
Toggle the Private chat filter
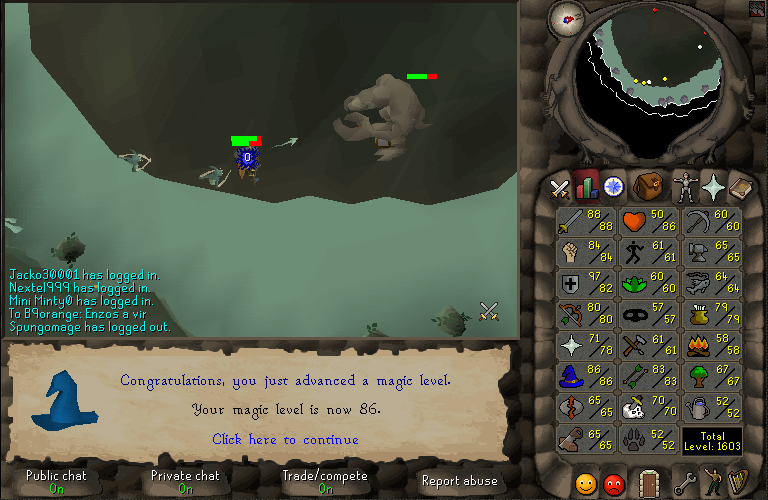click(x=185, y=481)
